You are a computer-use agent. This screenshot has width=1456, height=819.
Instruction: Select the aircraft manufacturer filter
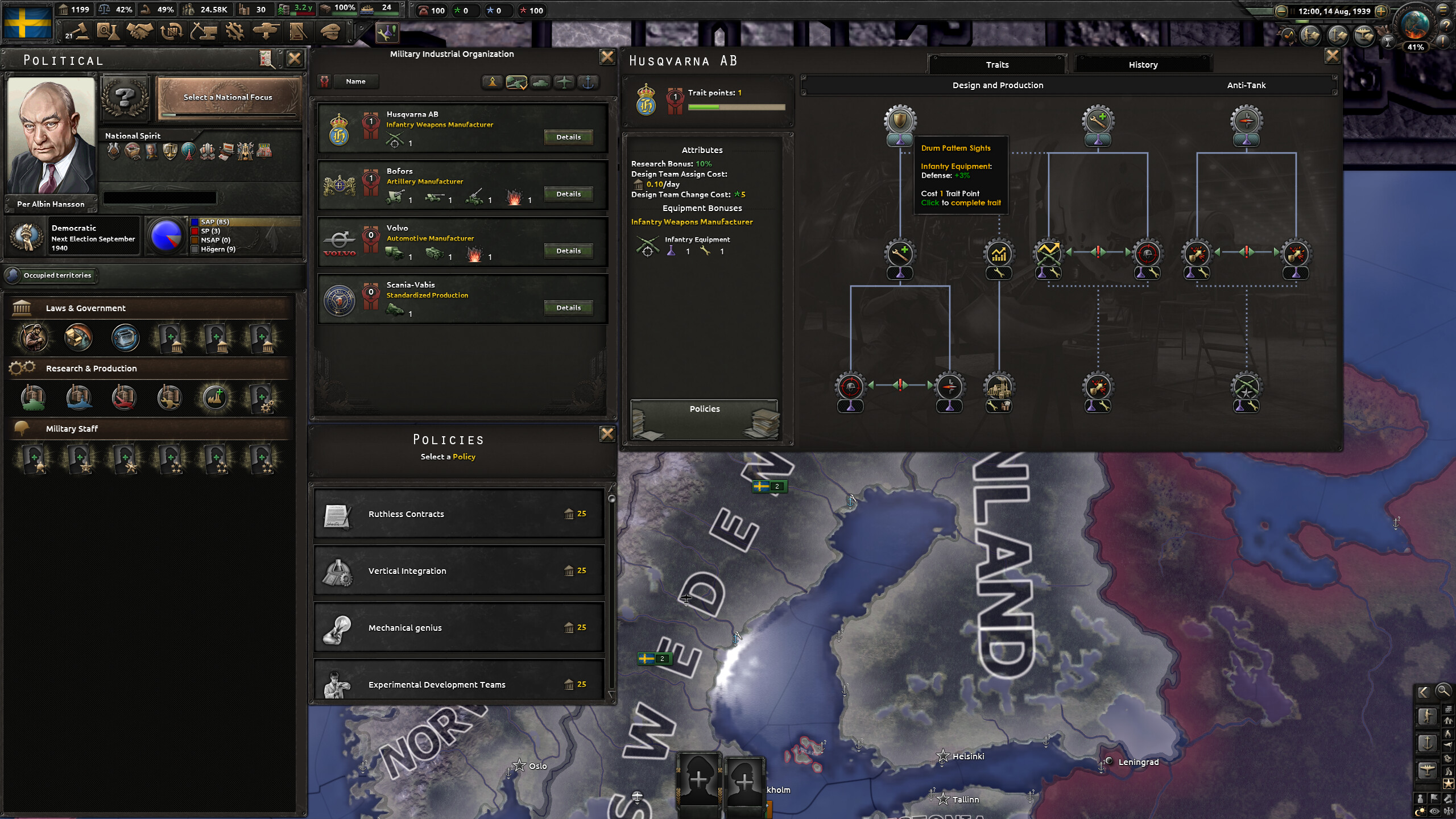[564, 82]
